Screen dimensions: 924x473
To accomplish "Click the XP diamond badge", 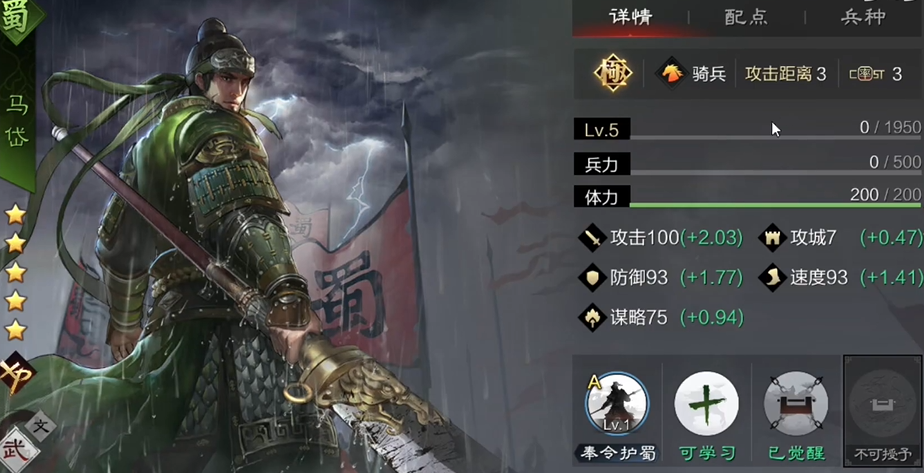I will (x=15, y=374).
